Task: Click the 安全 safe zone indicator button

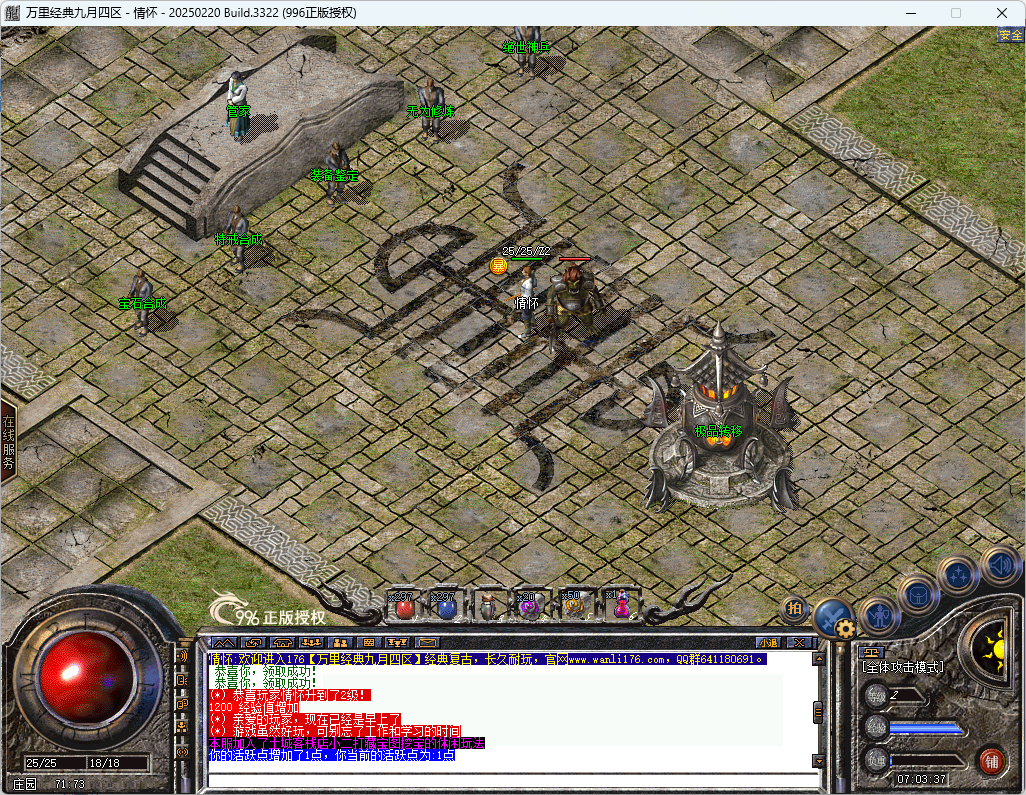Action: (x=1010, y=35)
